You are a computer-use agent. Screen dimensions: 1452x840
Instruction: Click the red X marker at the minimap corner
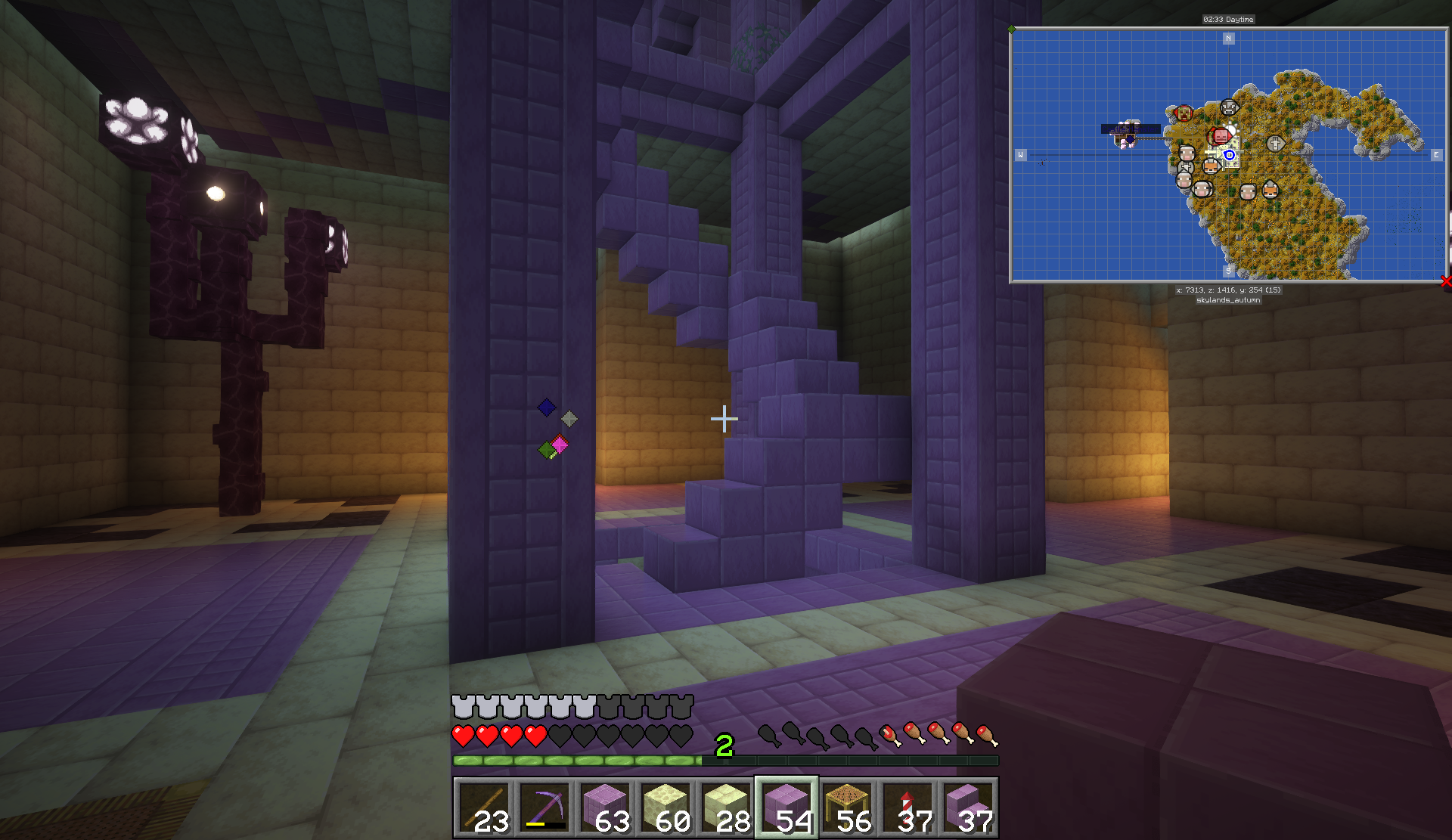(x=1446, y=281)
